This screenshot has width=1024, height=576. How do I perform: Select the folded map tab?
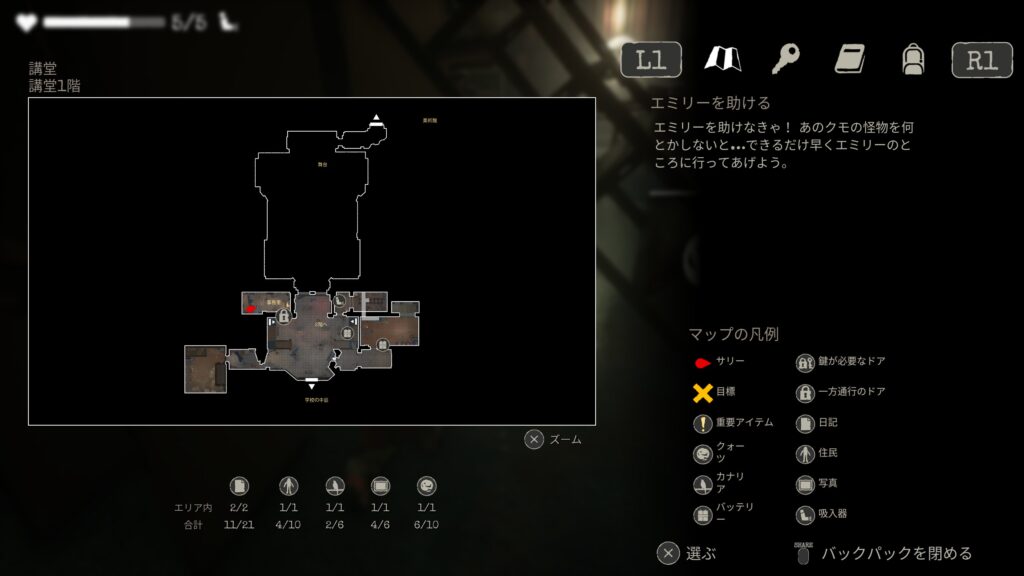722,59
